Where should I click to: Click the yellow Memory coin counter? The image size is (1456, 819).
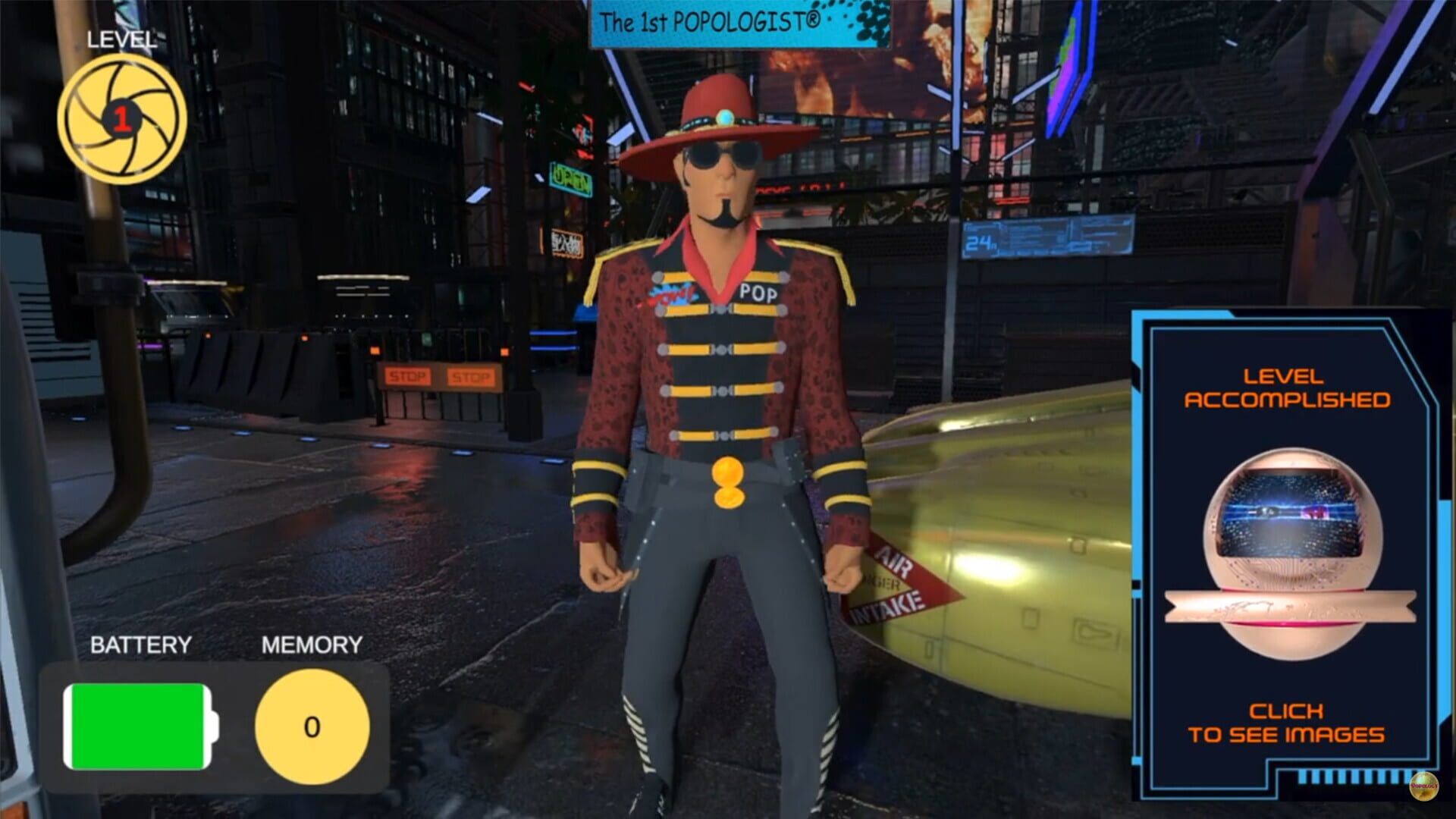pyautogui.click(x=313, y=726)
